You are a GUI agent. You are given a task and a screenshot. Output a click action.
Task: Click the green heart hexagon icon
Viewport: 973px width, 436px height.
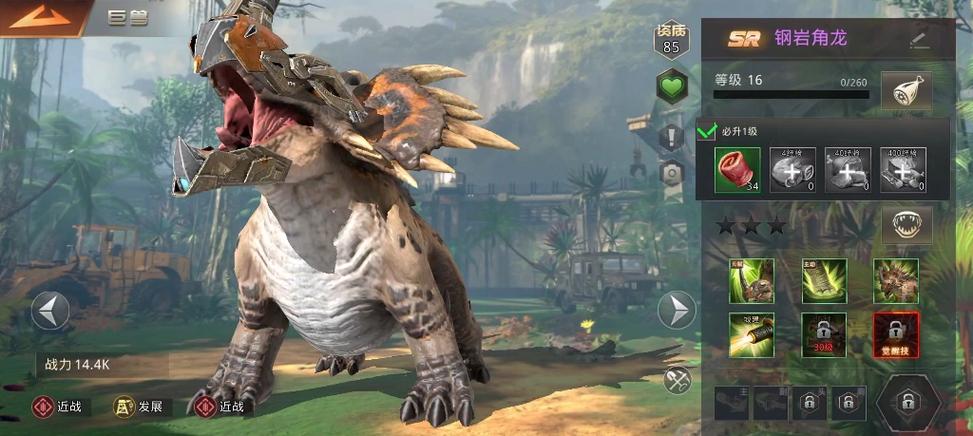coord(671,87)
